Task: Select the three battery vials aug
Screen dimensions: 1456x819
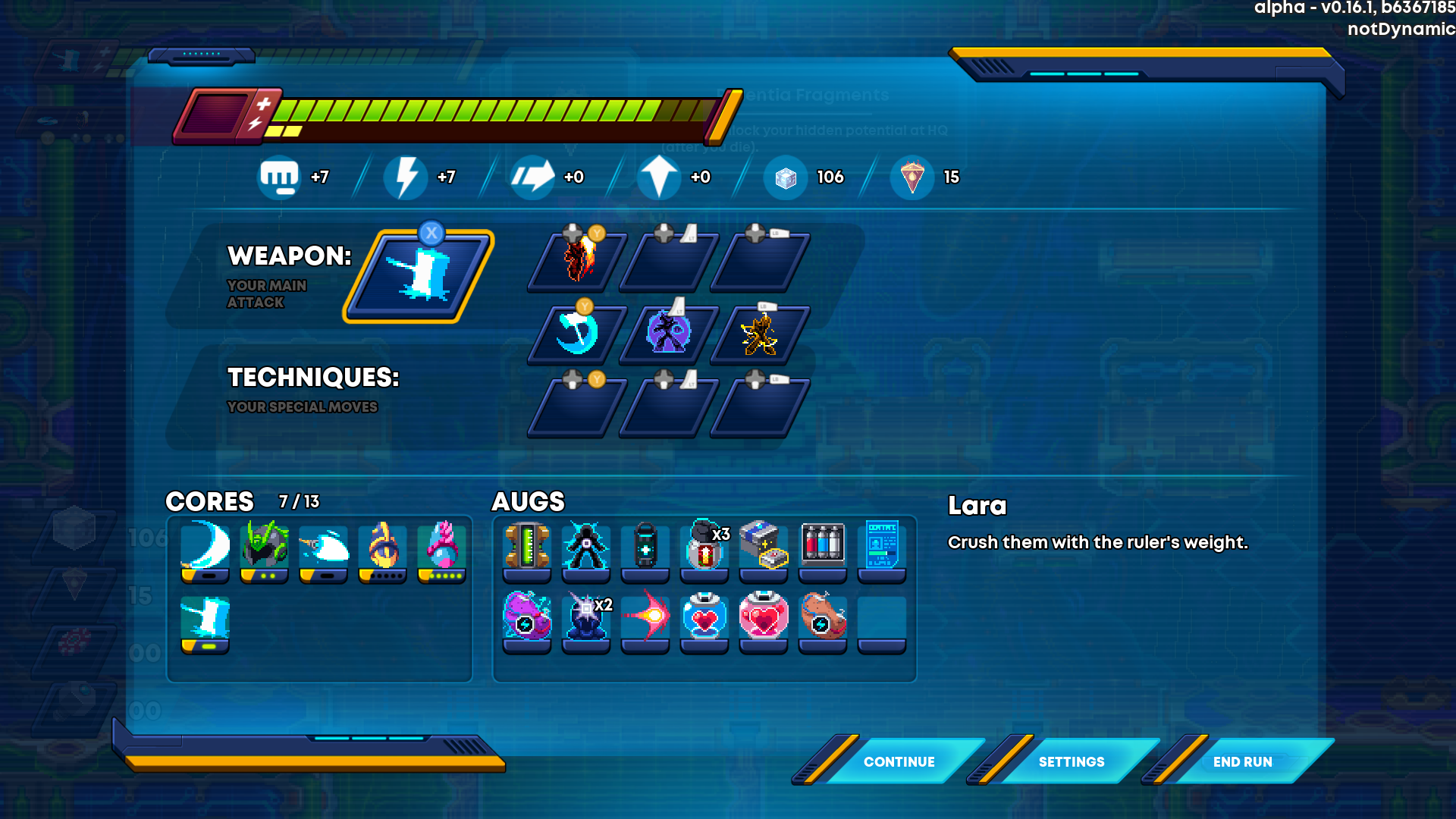Action: 823,544
